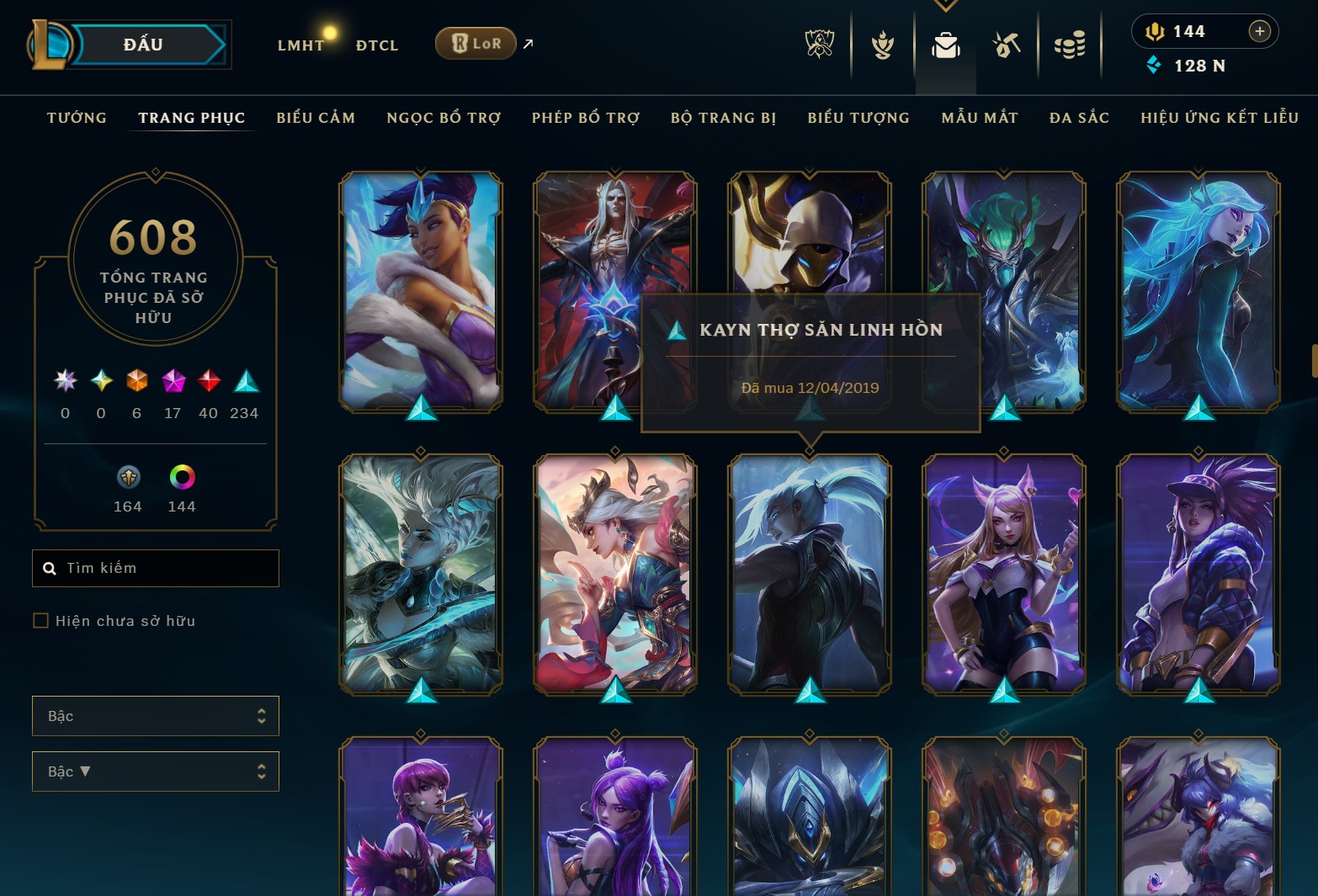Click the ĐẤU play button
The image size is (1318, 896).
144,44
